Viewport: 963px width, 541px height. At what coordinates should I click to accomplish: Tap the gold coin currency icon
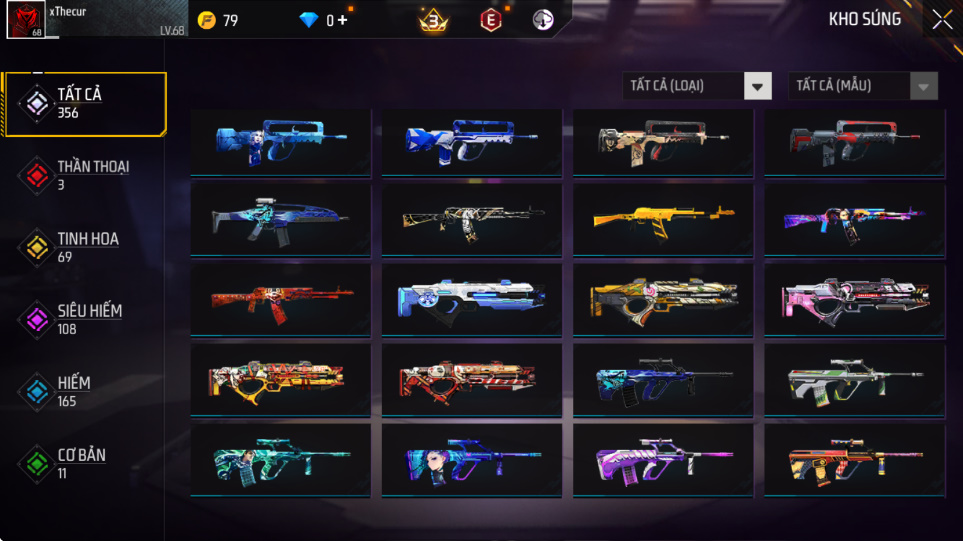(207, 20)
